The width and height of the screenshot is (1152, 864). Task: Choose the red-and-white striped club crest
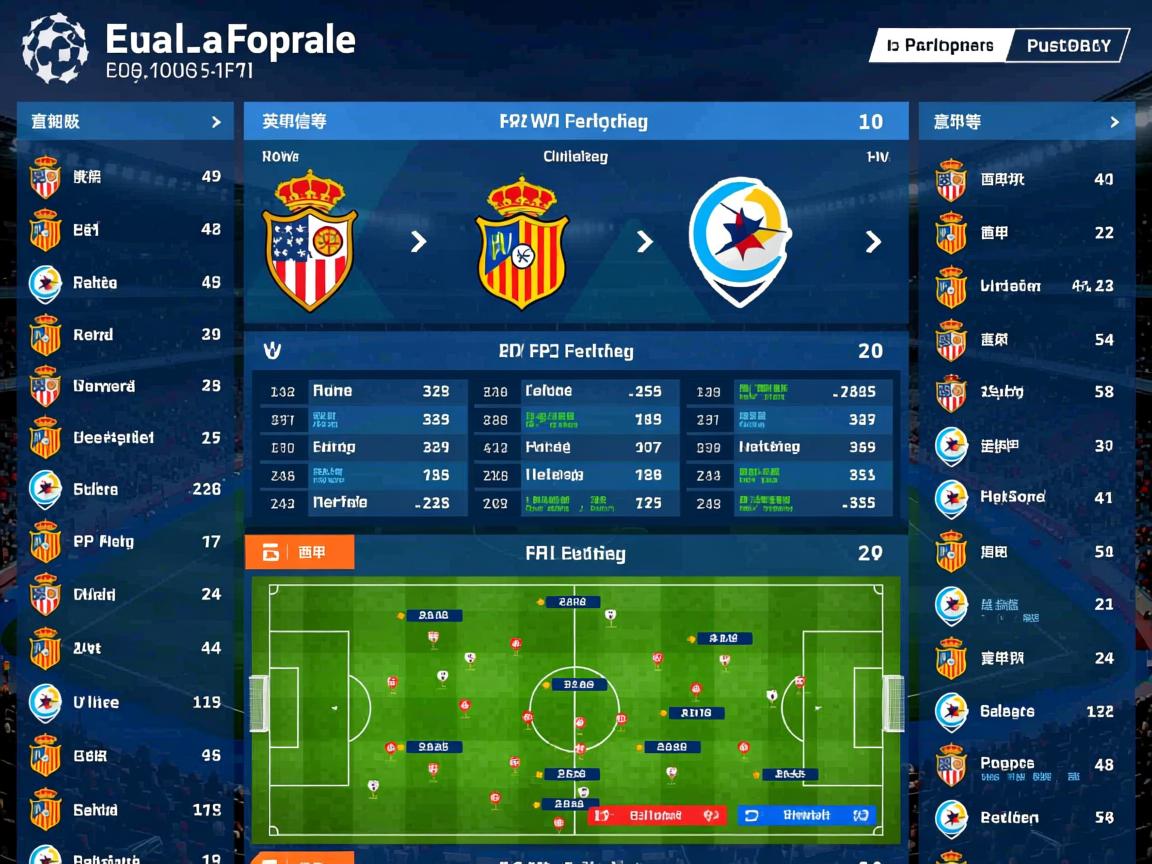pyautogui.click(x=310, y=241)
